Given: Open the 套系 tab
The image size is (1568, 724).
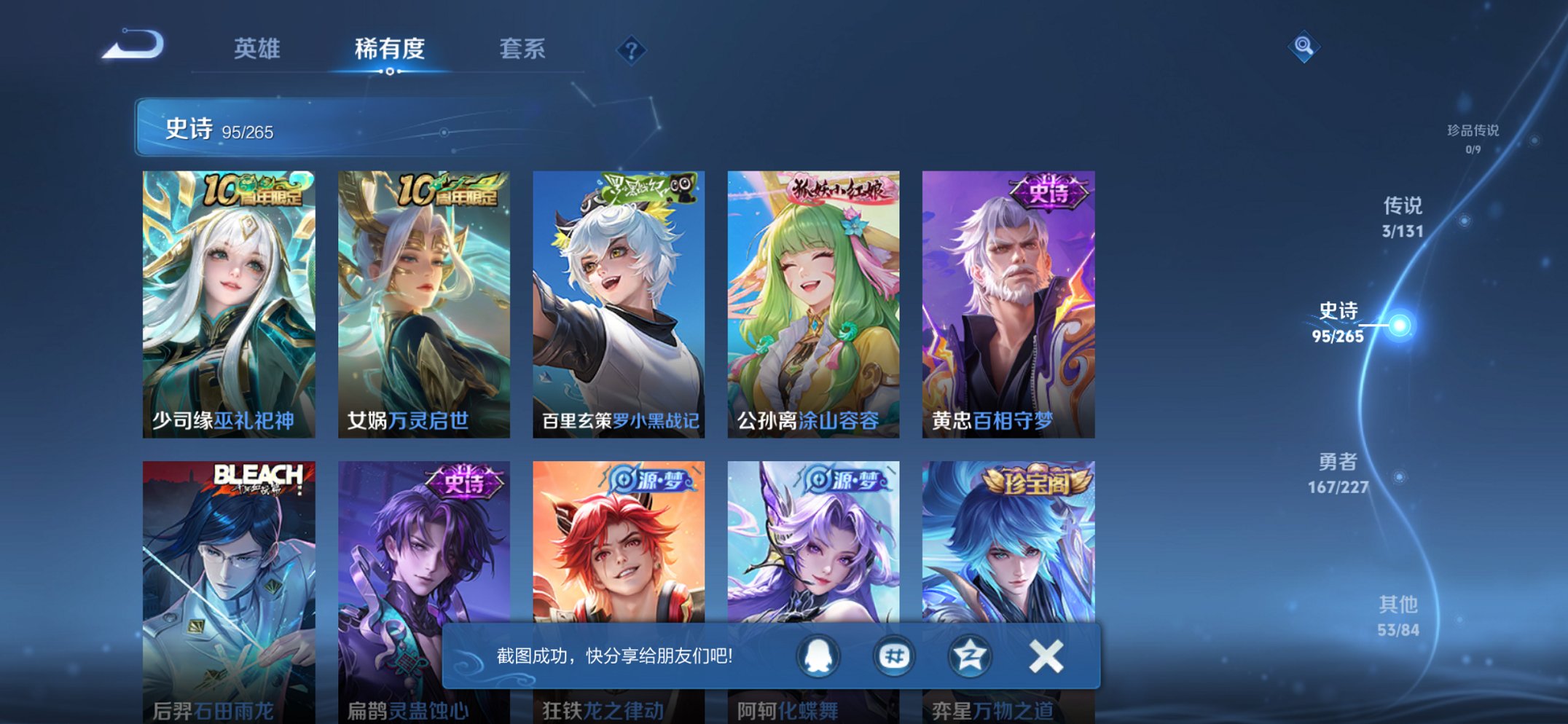Looking at the screenshot, I should pyautogui.click(x=523, y=50).
